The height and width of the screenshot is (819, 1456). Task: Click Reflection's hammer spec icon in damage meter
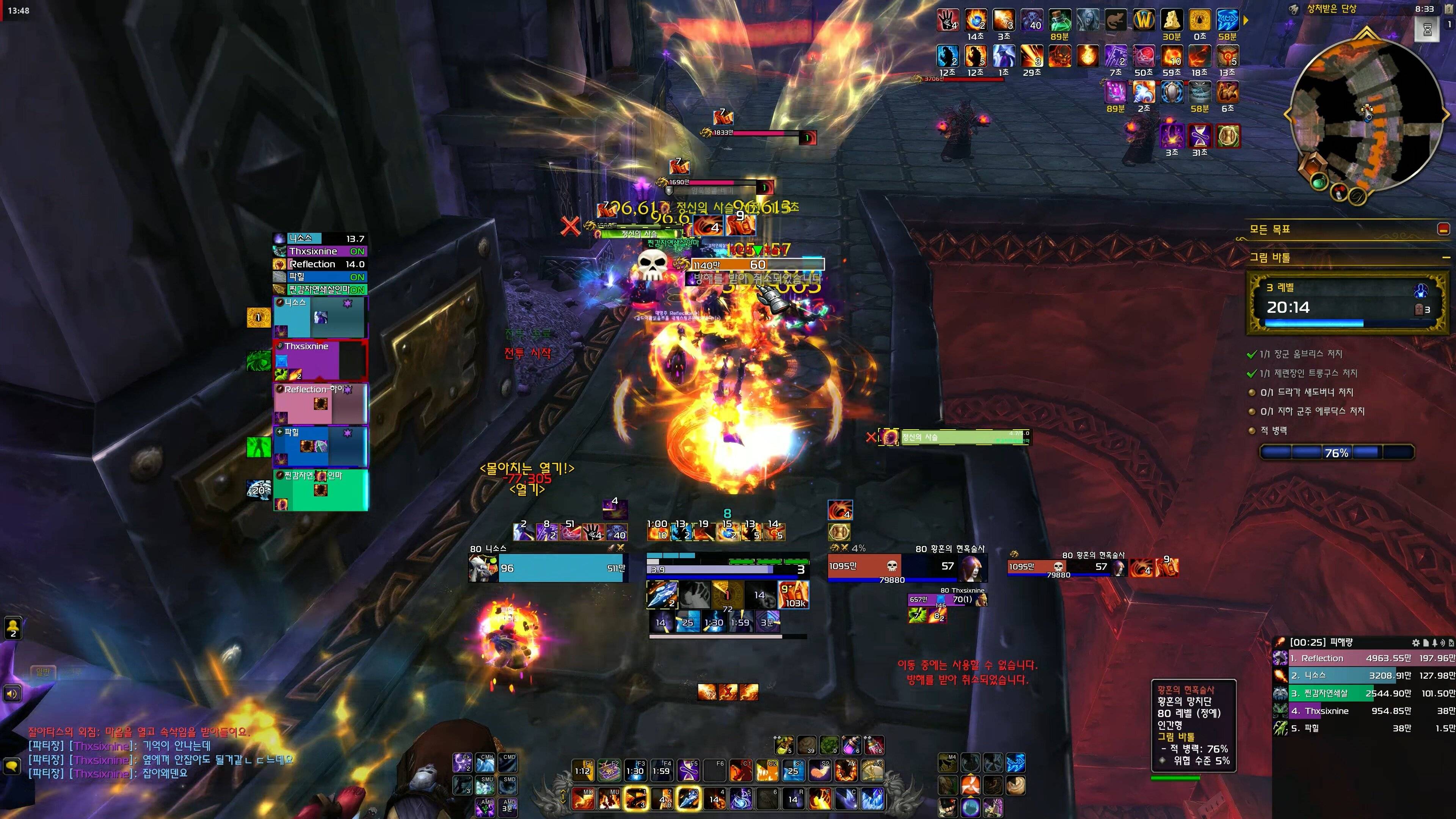(1280, 659)
